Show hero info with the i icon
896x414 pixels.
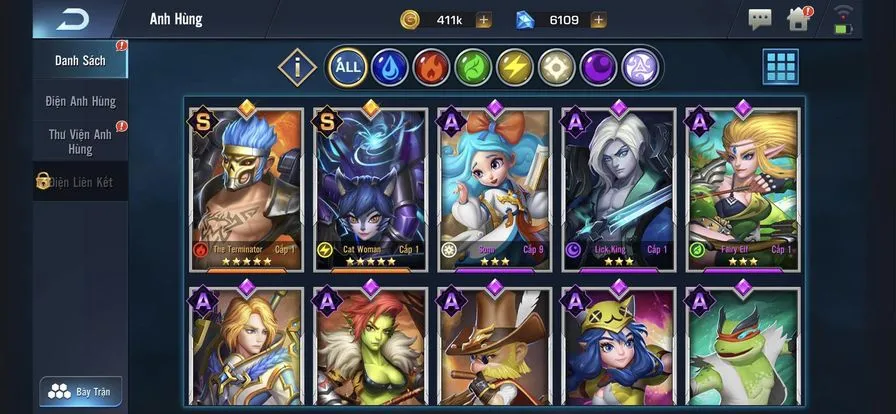297,68
